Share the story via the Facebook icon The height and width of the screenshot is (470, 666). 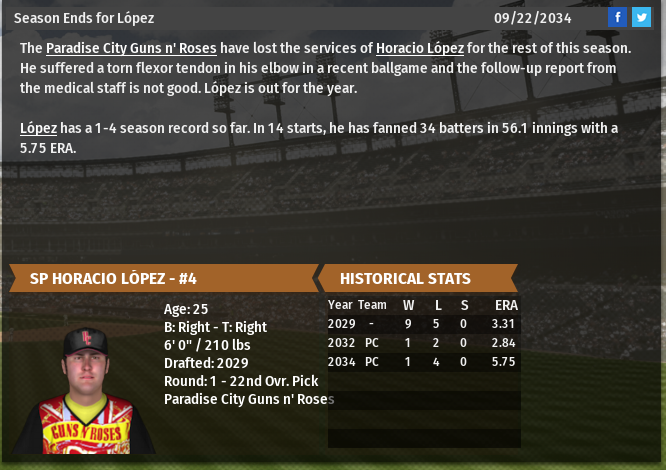pyautogui.click(x=617, y=17)
